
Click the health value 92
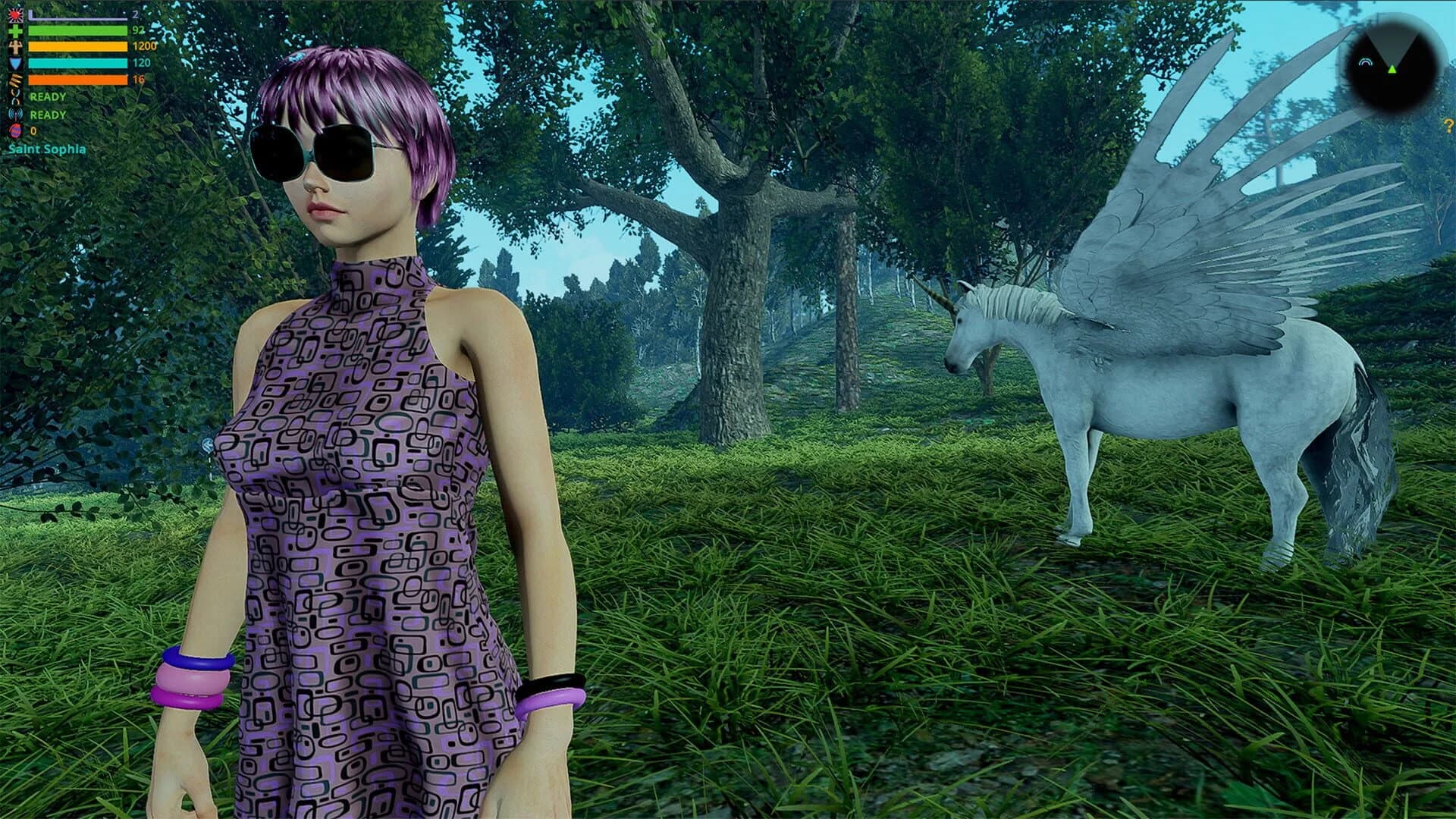[139, 31]
